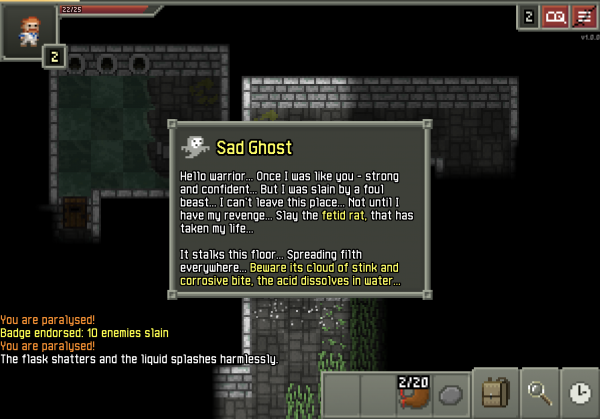Image resolution: width=600 pixels, height=419 pixels.
Task: Use the waterskin quickslot
Action: click(413, 393)
